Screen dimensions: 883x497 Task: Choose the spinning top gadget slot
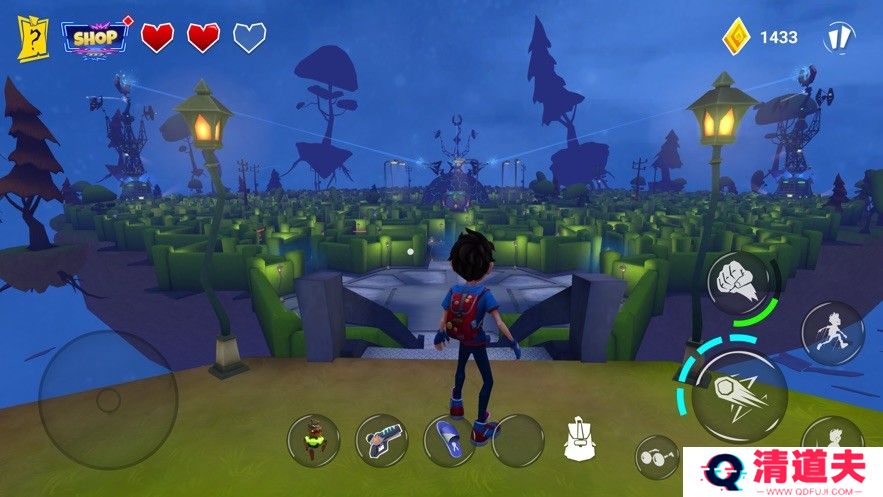tap(313, 440)
